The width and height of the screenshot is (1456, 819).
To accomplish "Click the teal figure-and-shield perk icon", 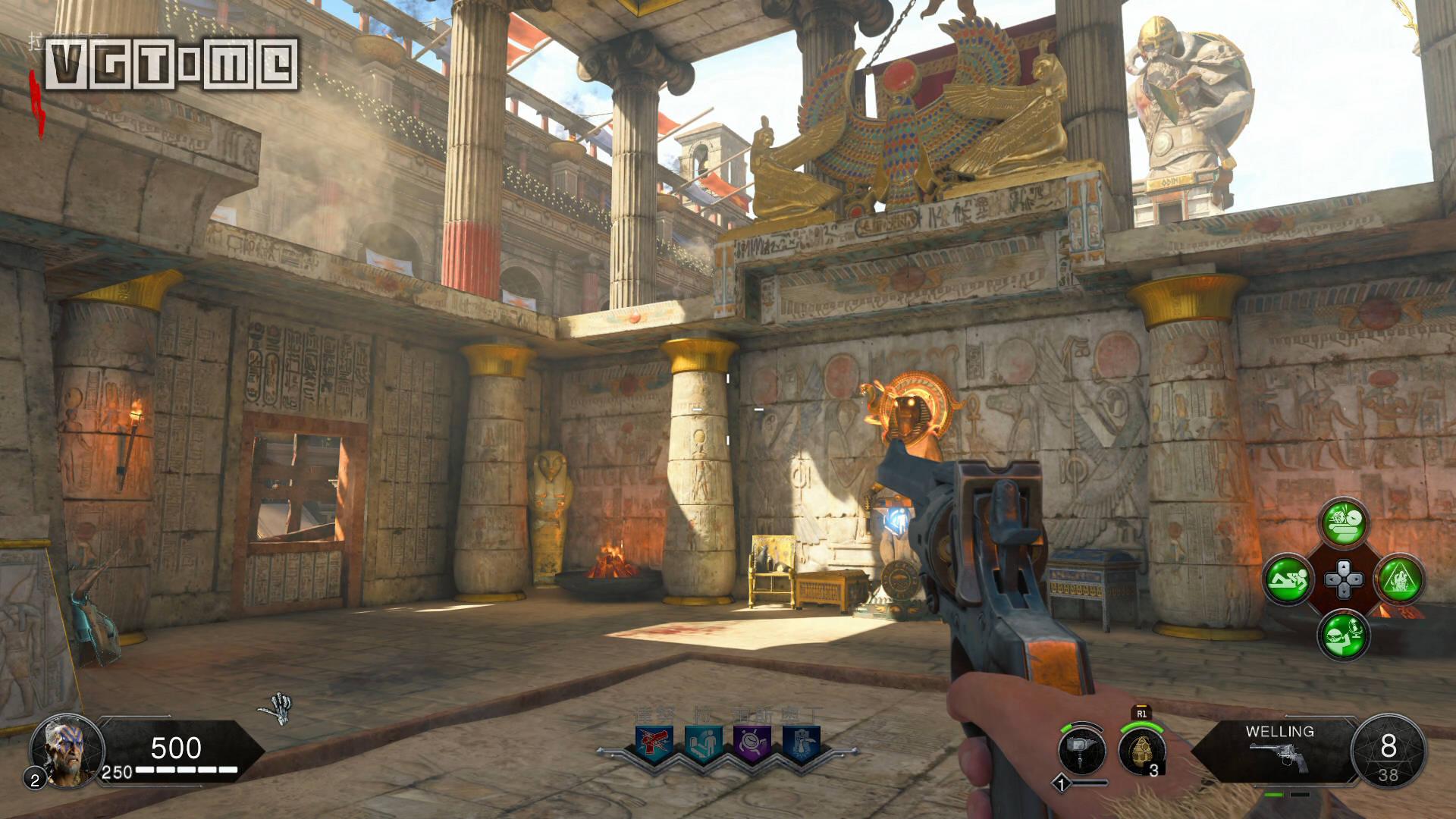I will (701, 743).
